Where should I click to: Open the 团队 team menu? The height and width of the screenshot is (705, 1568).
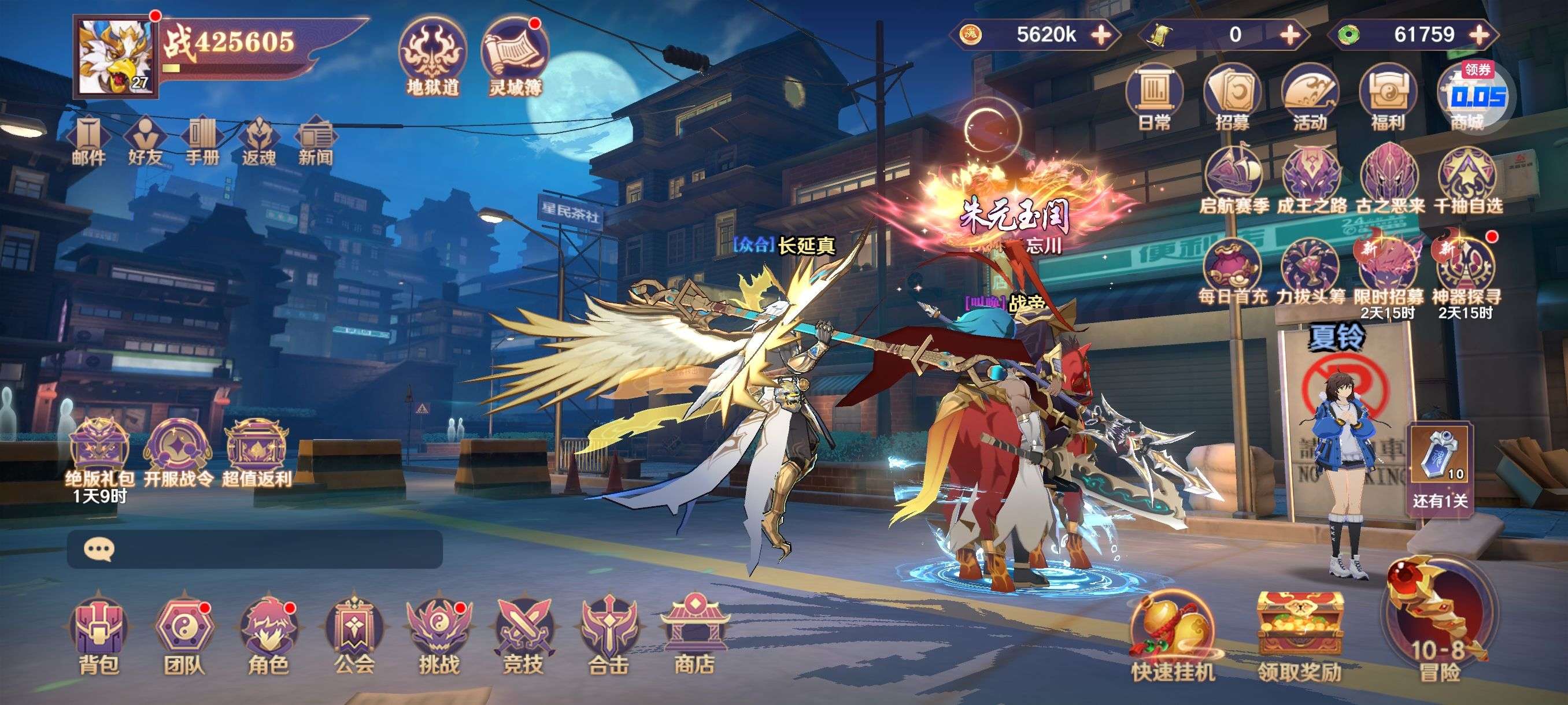click(x=184, y=636)
